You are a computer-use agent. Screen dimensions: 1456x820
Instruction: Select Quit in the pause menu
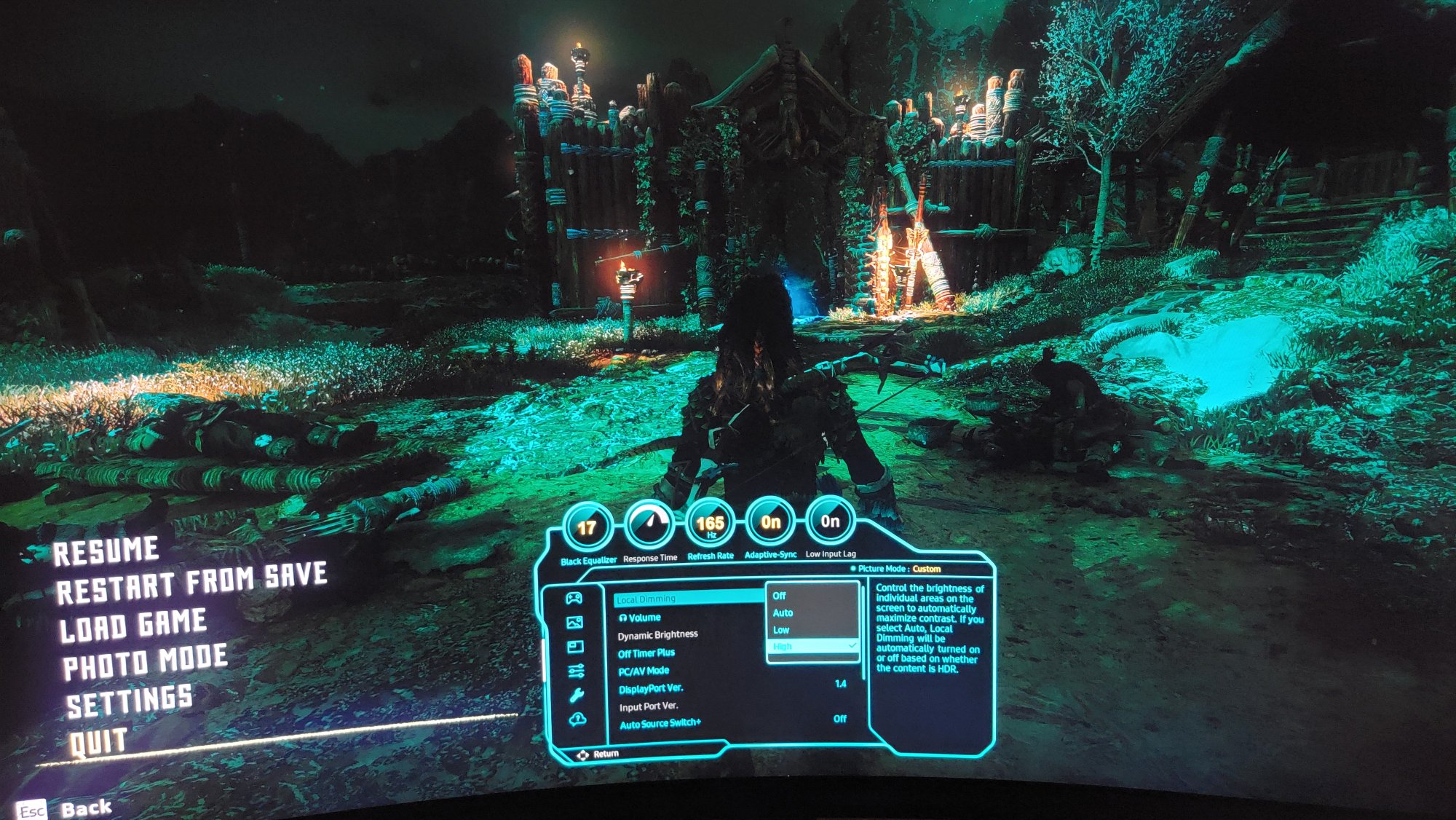click(98, 742)
